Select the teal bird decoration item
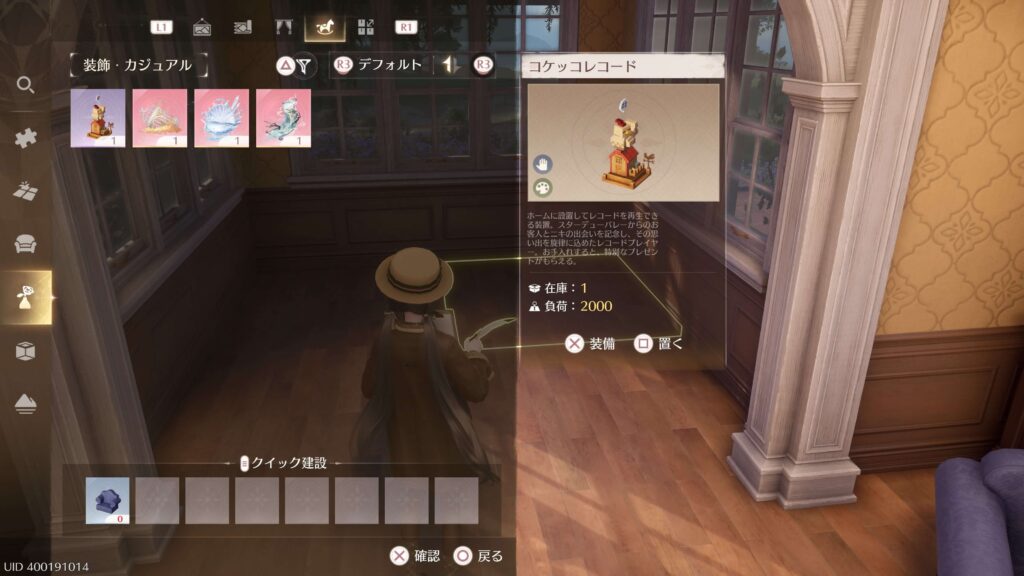 [x=284, y=118]
